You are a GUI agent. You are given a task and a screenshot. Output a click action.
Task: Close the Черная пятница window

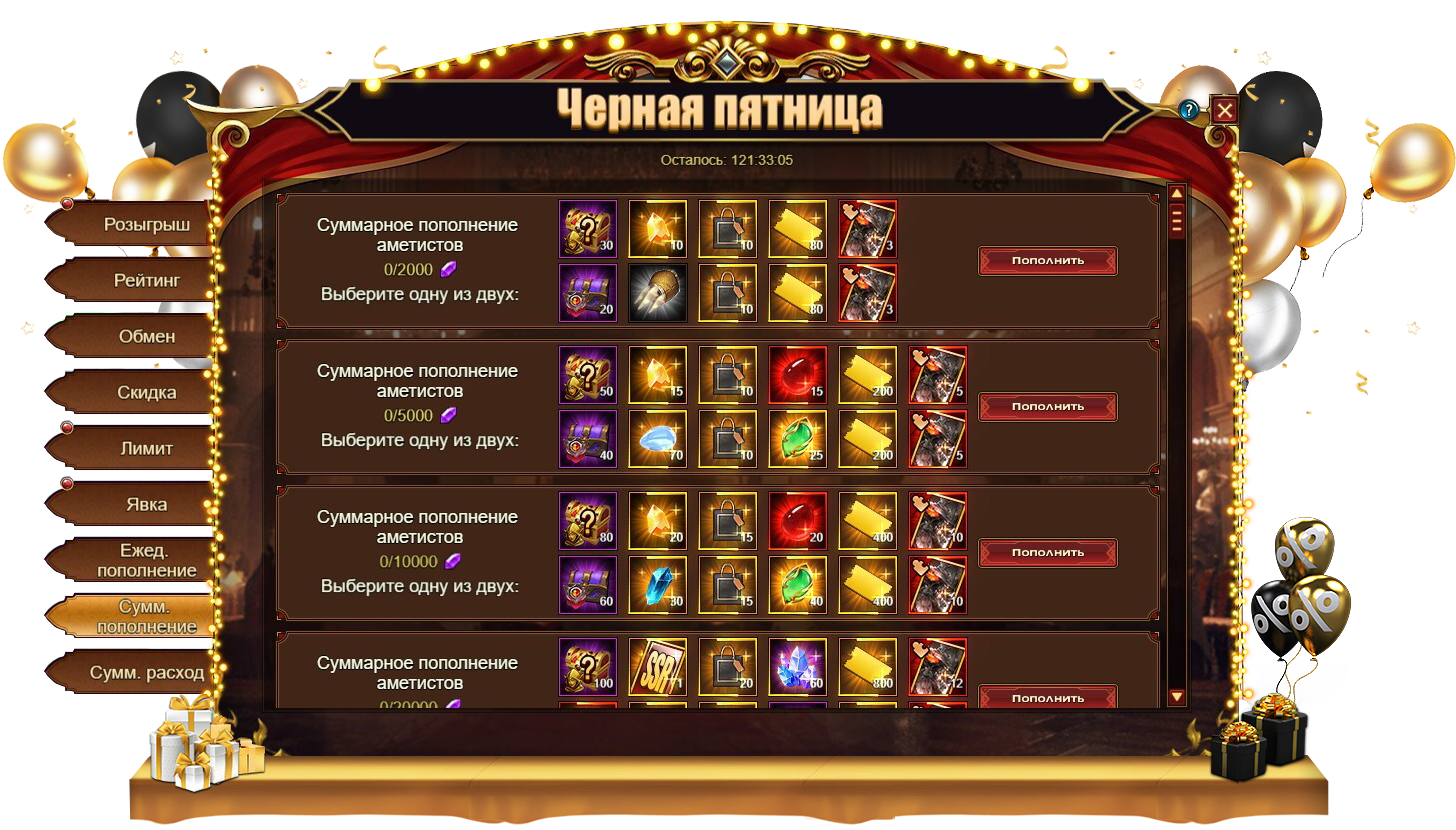(x=1224, y=110)
